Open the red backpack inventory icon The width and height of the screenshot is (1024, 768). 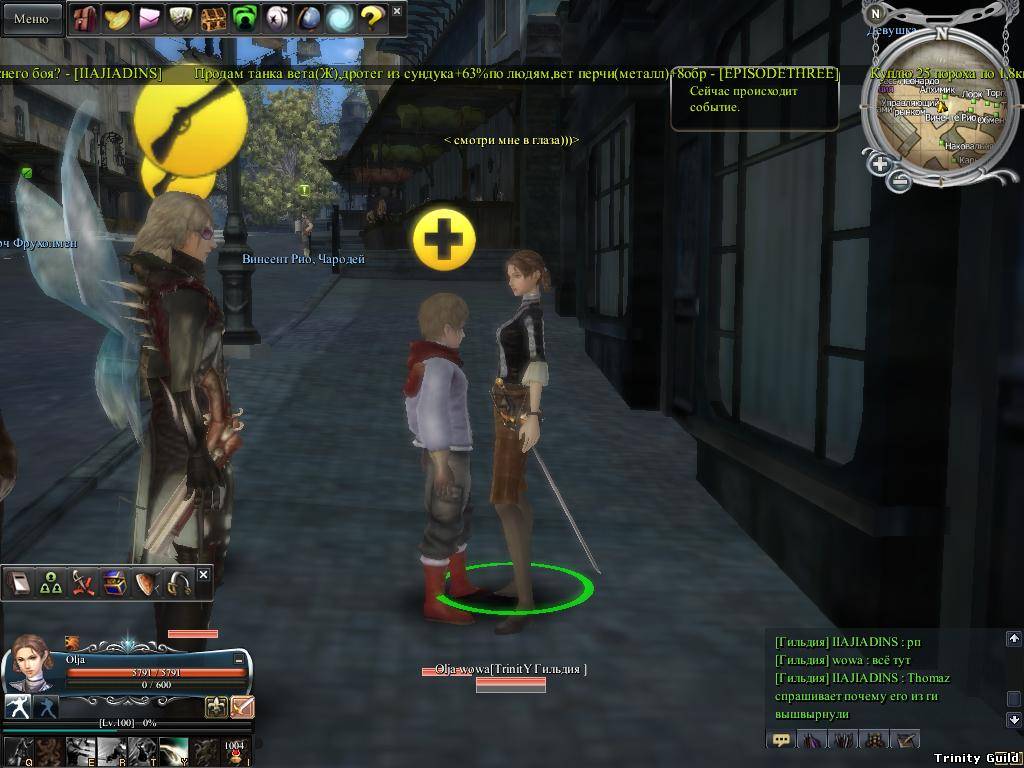coord(85,18)
